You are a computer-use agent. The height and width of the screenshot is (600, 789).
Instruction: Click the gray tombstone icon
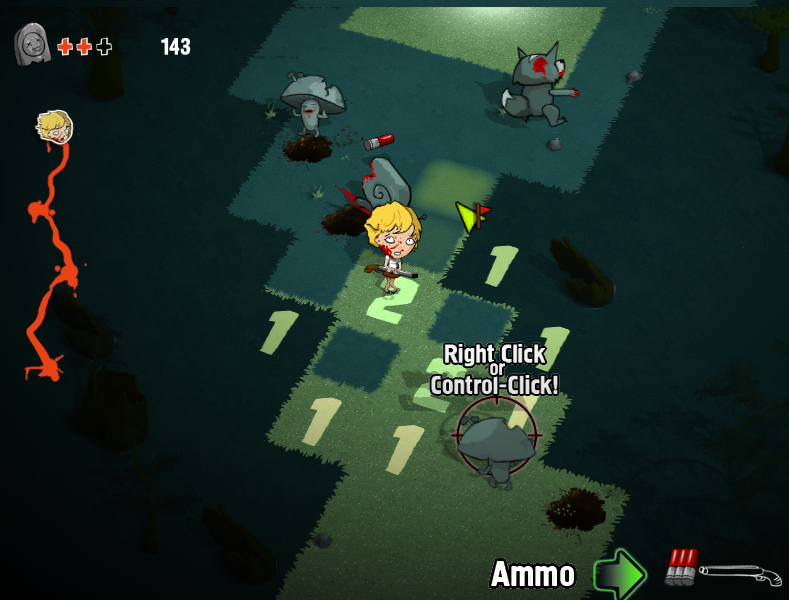32,45
